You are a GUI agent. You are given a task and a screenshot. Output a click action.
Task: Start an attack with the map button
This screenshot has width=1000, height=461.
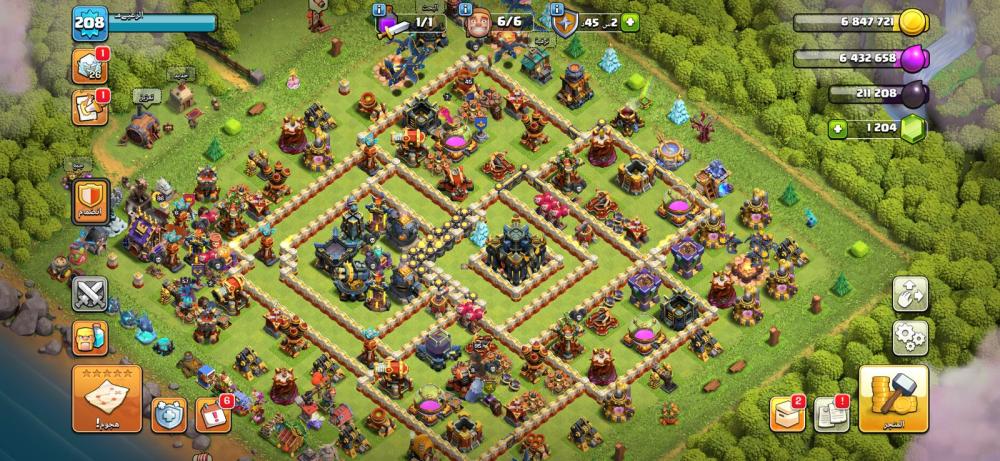106,397
